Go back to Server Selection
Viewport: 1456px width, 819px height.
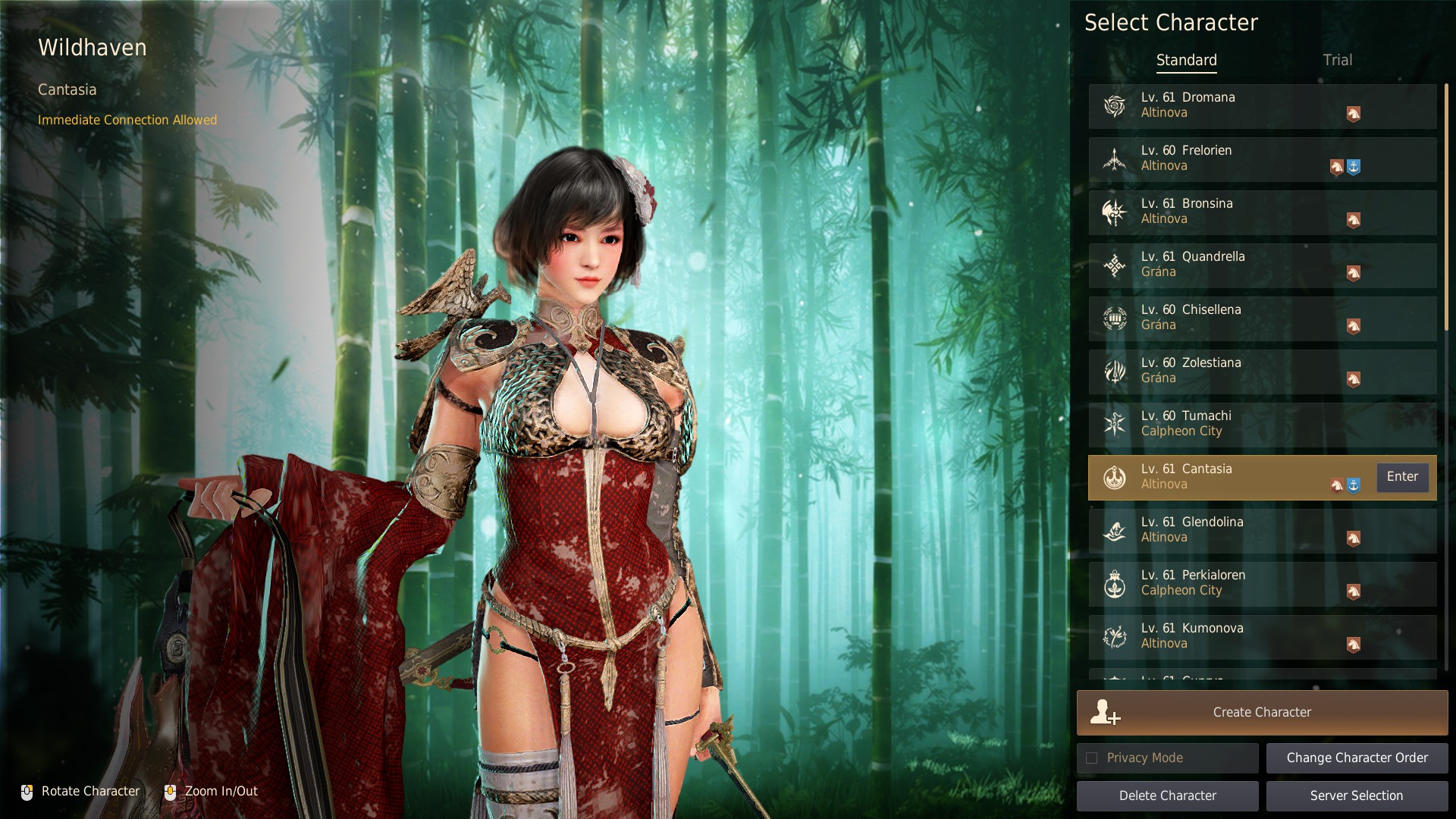pos(1357,795)
